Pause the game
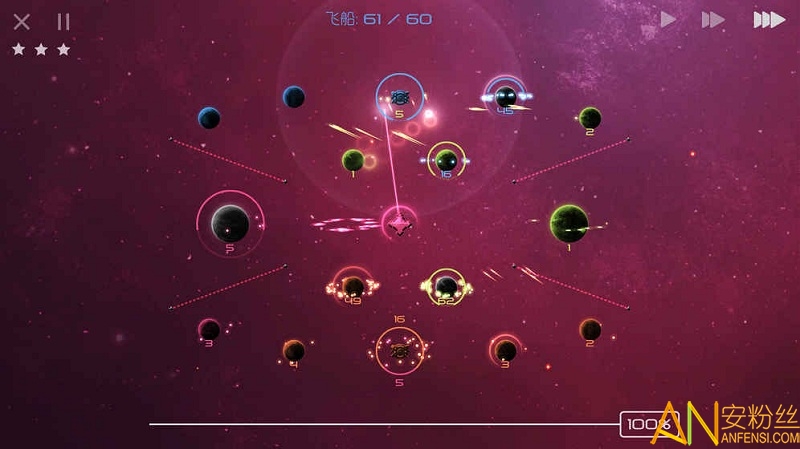This screenshot has width=800, height=449. 63,21
